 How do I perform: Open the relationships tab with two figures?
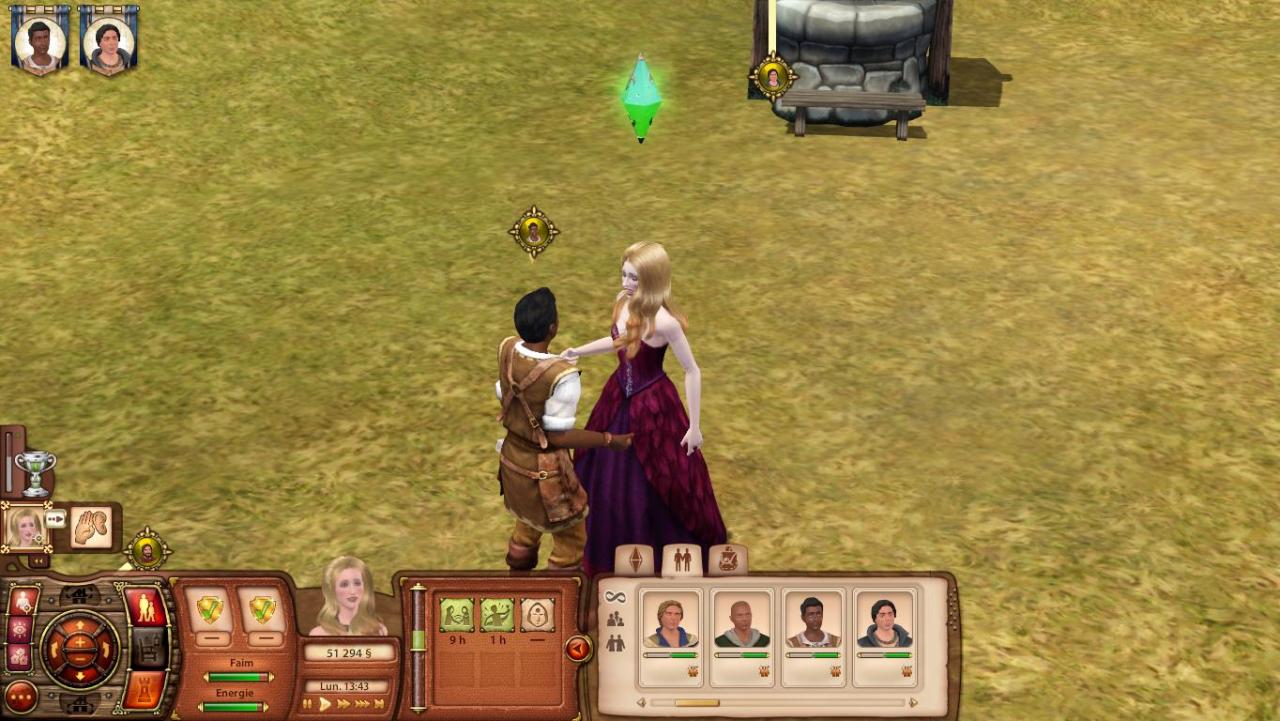click(682, 560)
